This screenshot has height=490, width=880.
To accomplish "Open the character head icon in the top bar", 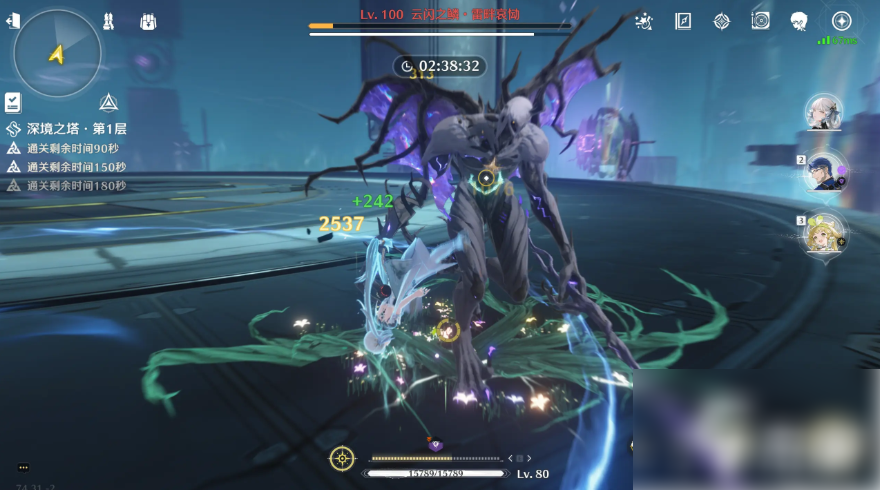I will point(799,21).
